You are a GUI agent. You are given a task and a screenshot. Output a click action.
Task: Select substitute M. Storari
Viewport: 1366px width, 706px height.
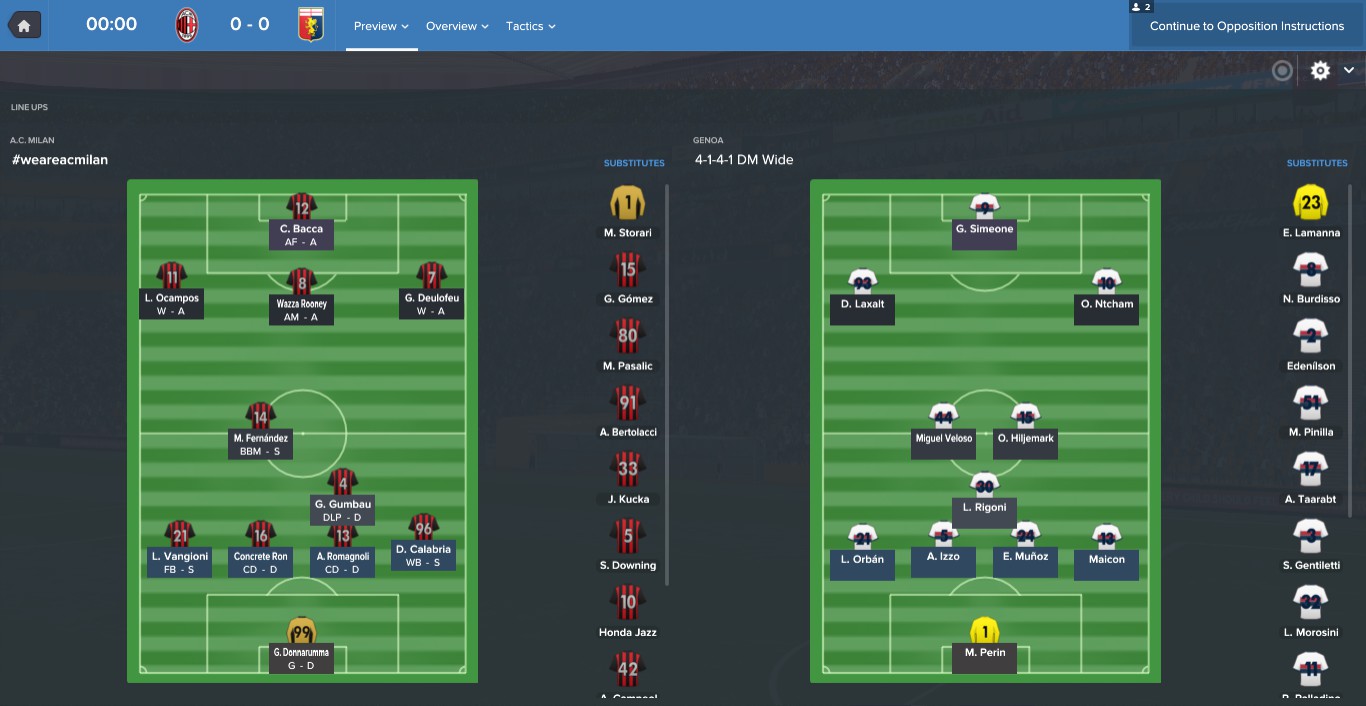coord(628,211)
